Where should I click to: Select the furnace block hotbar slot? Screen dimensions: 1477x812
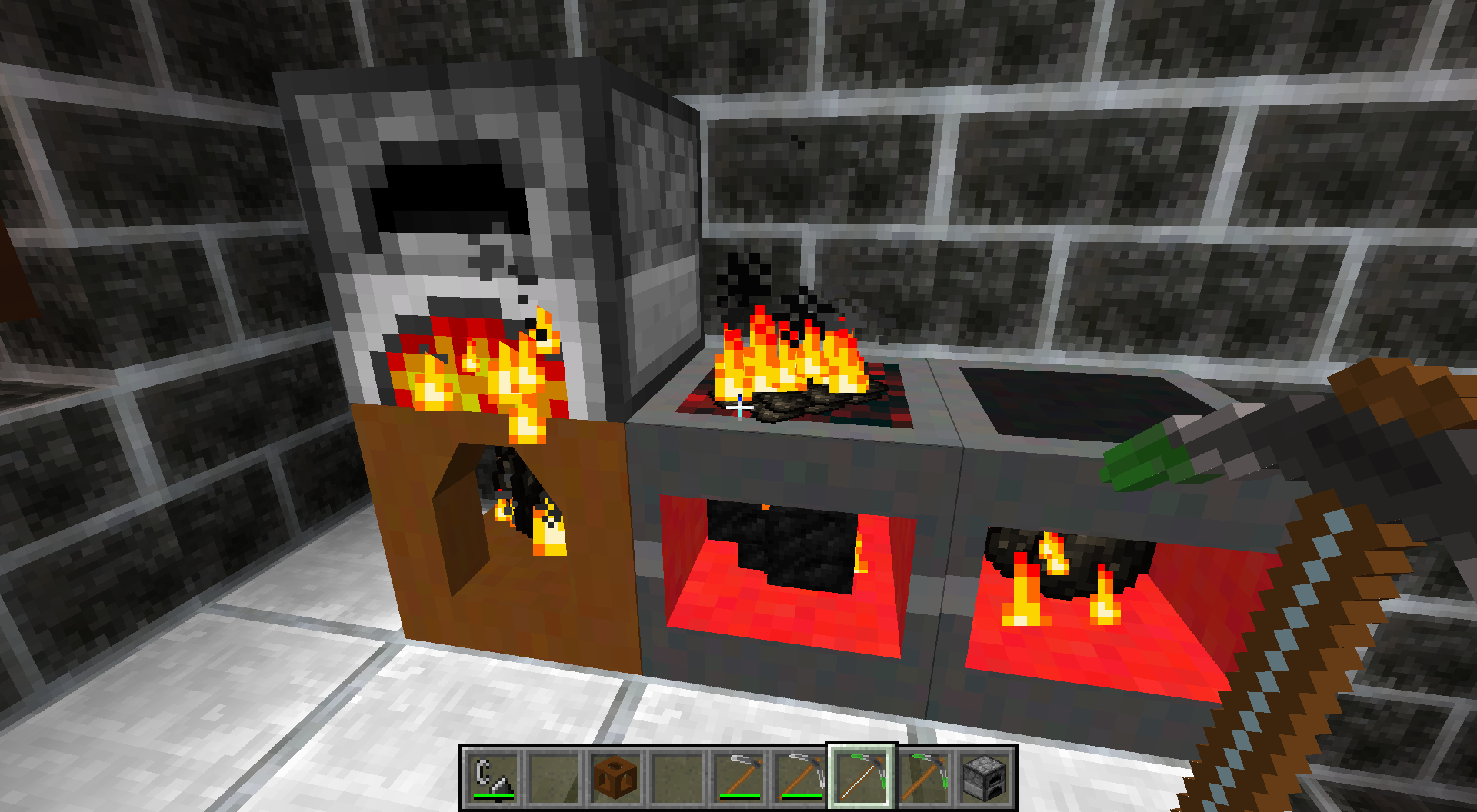tap(985, 777)
